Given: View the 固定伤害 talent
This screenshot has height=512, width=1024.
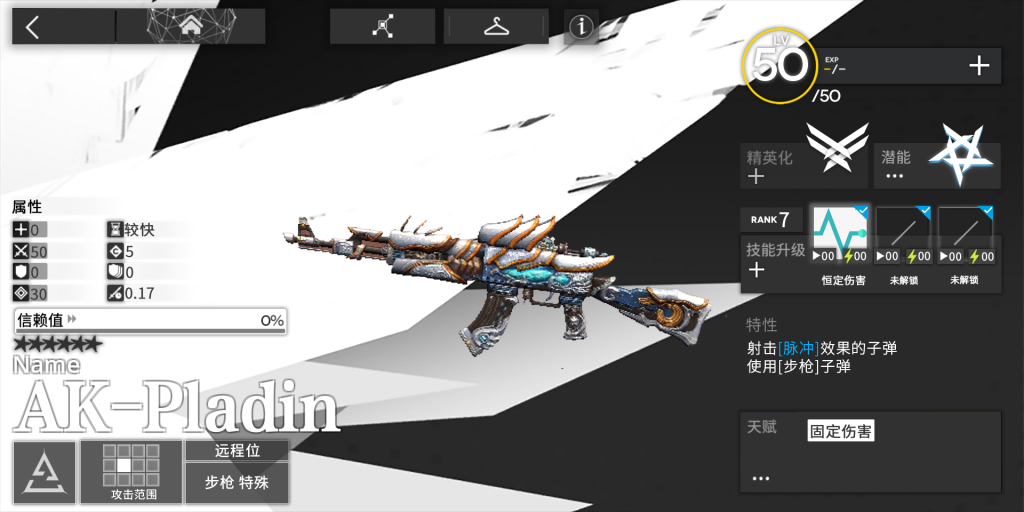Looking at the screenshot, I should [x=840, y=432].
